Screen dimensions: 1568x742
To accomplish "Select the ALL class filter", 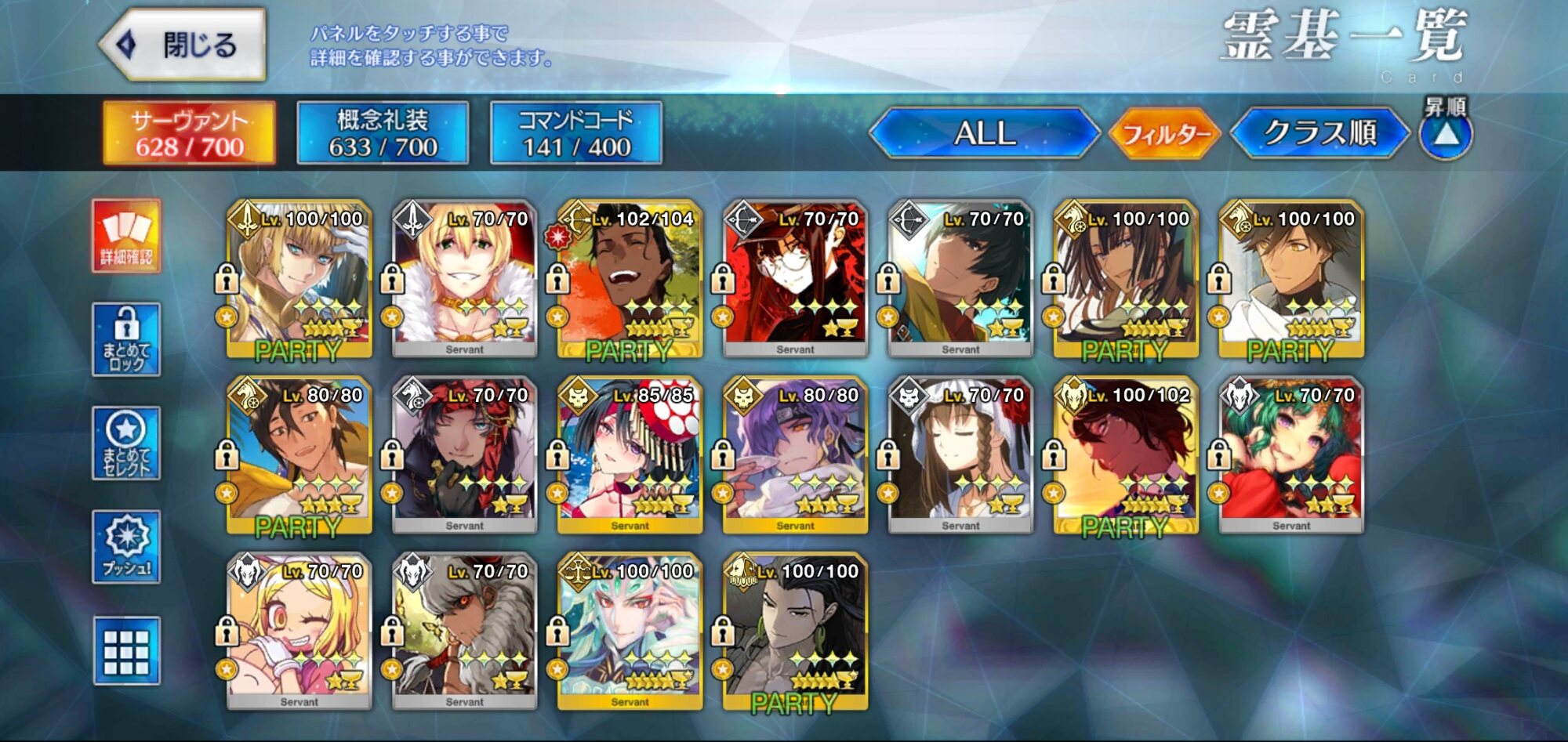I will tap(985, 133).
